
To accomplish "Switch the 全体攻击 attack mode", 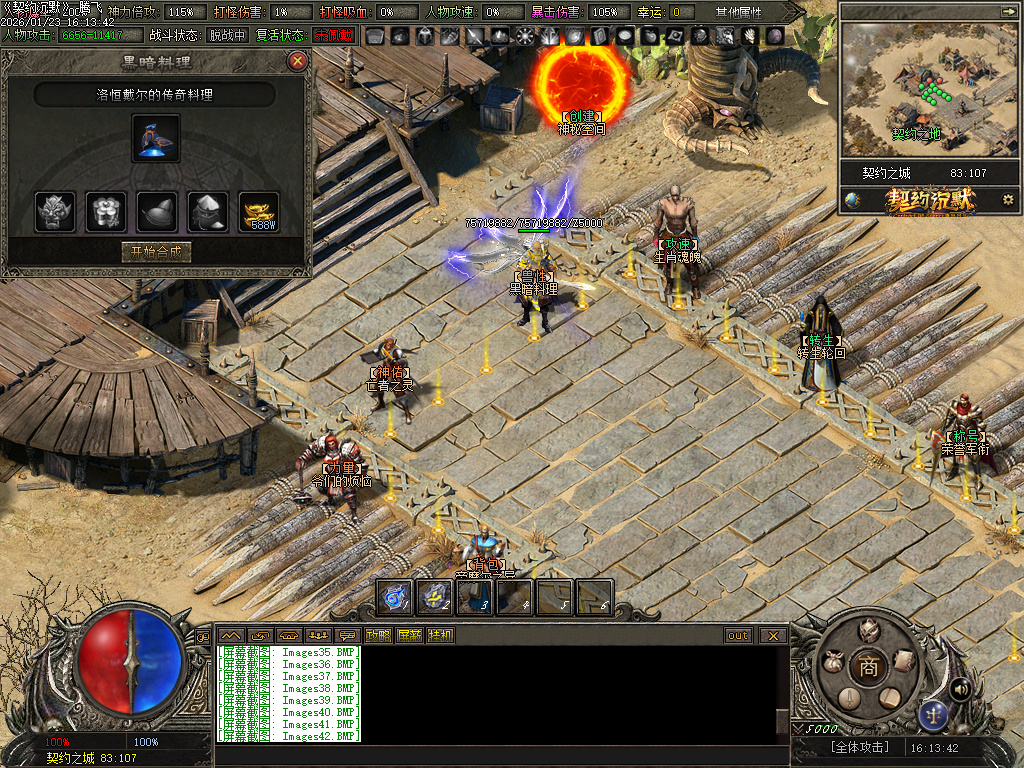I will pos(845,747).
